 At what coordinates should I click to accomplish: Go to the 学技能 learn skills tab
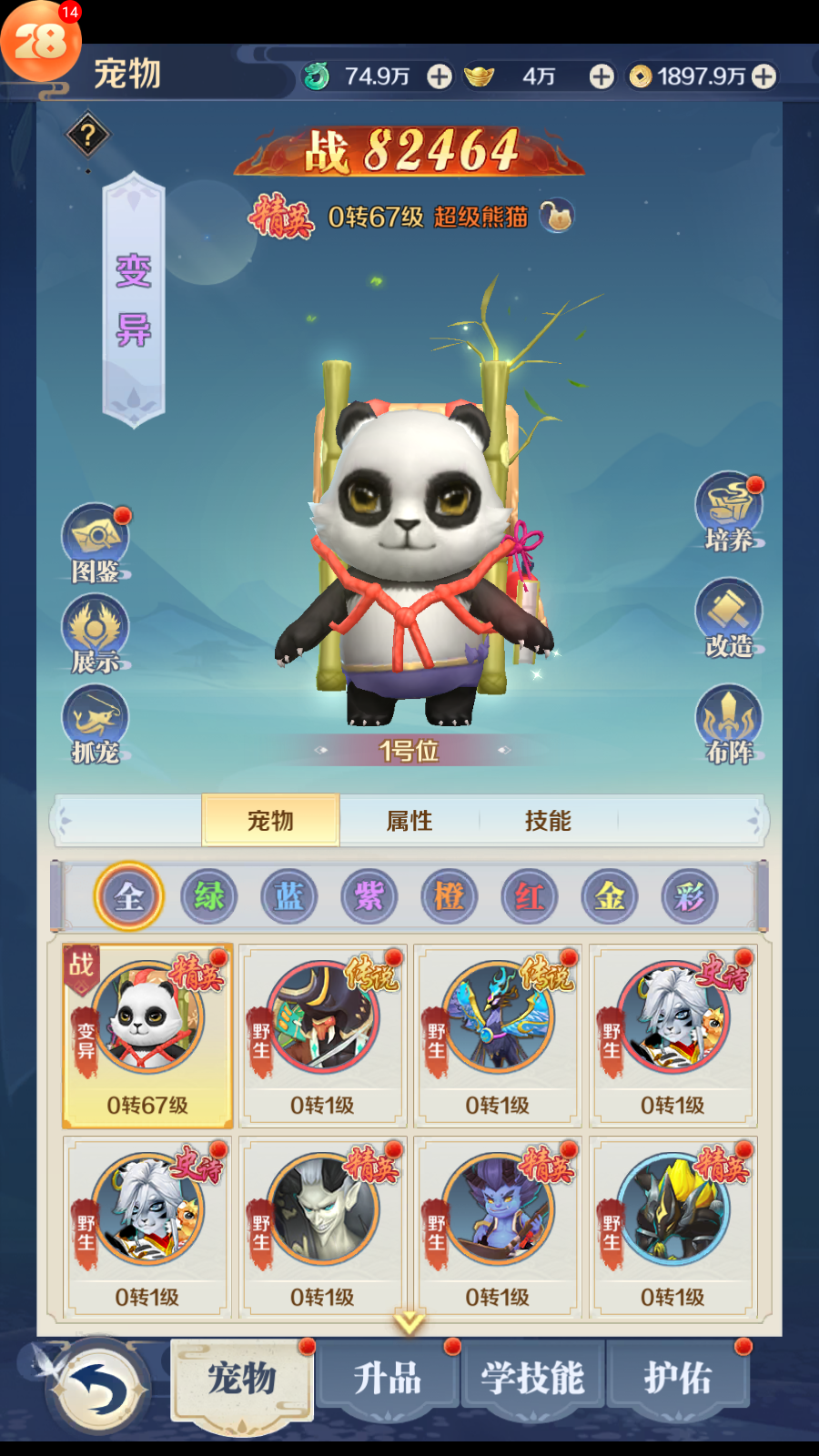click(532, 1378)
